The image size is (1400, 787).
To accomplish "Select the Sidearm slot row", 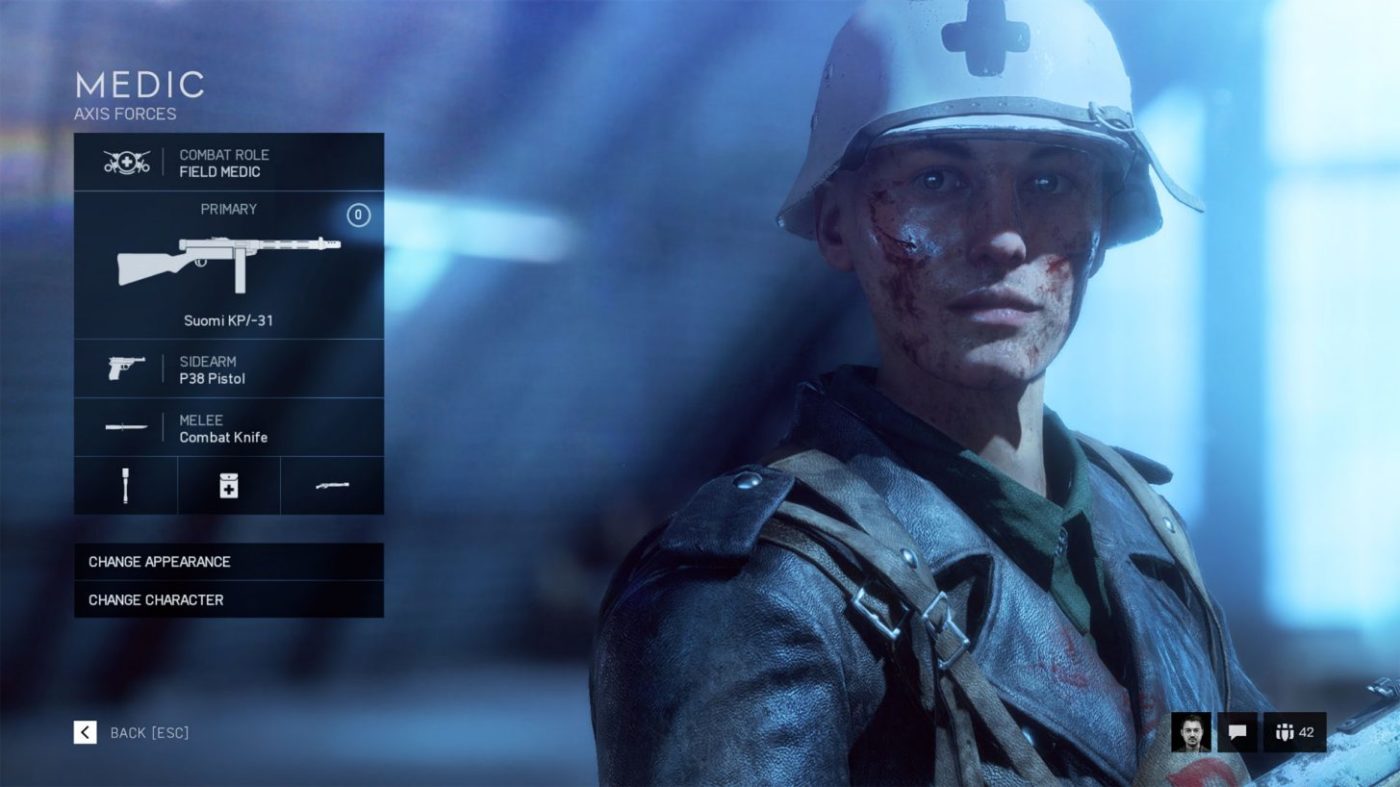I will tap(228, 370).
